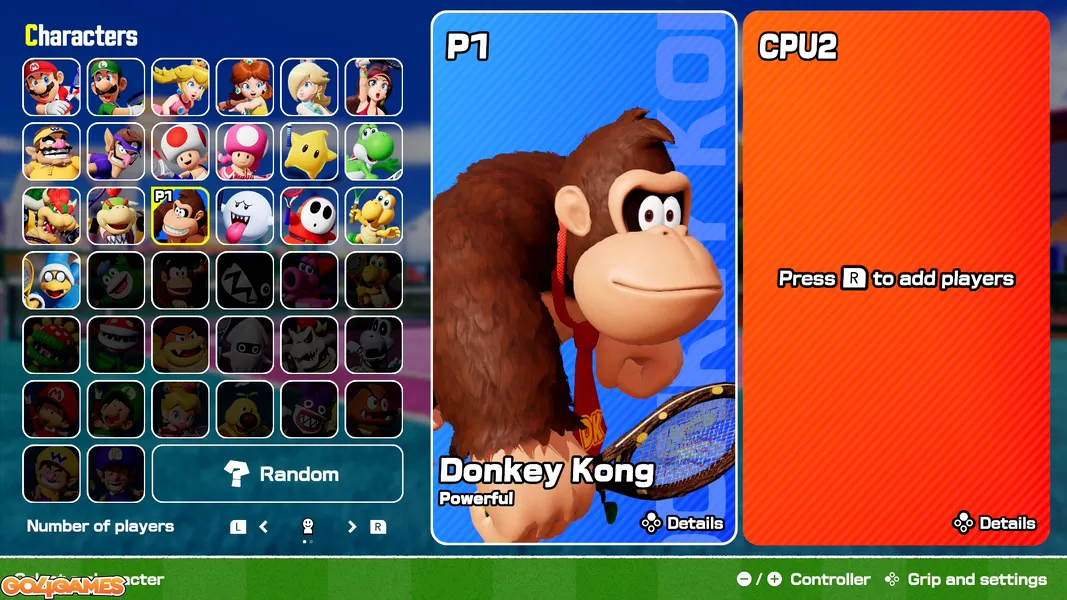The image size is (1067, 600).
Task: Pick Waluigi character portrait
Action: coord(116,152)
